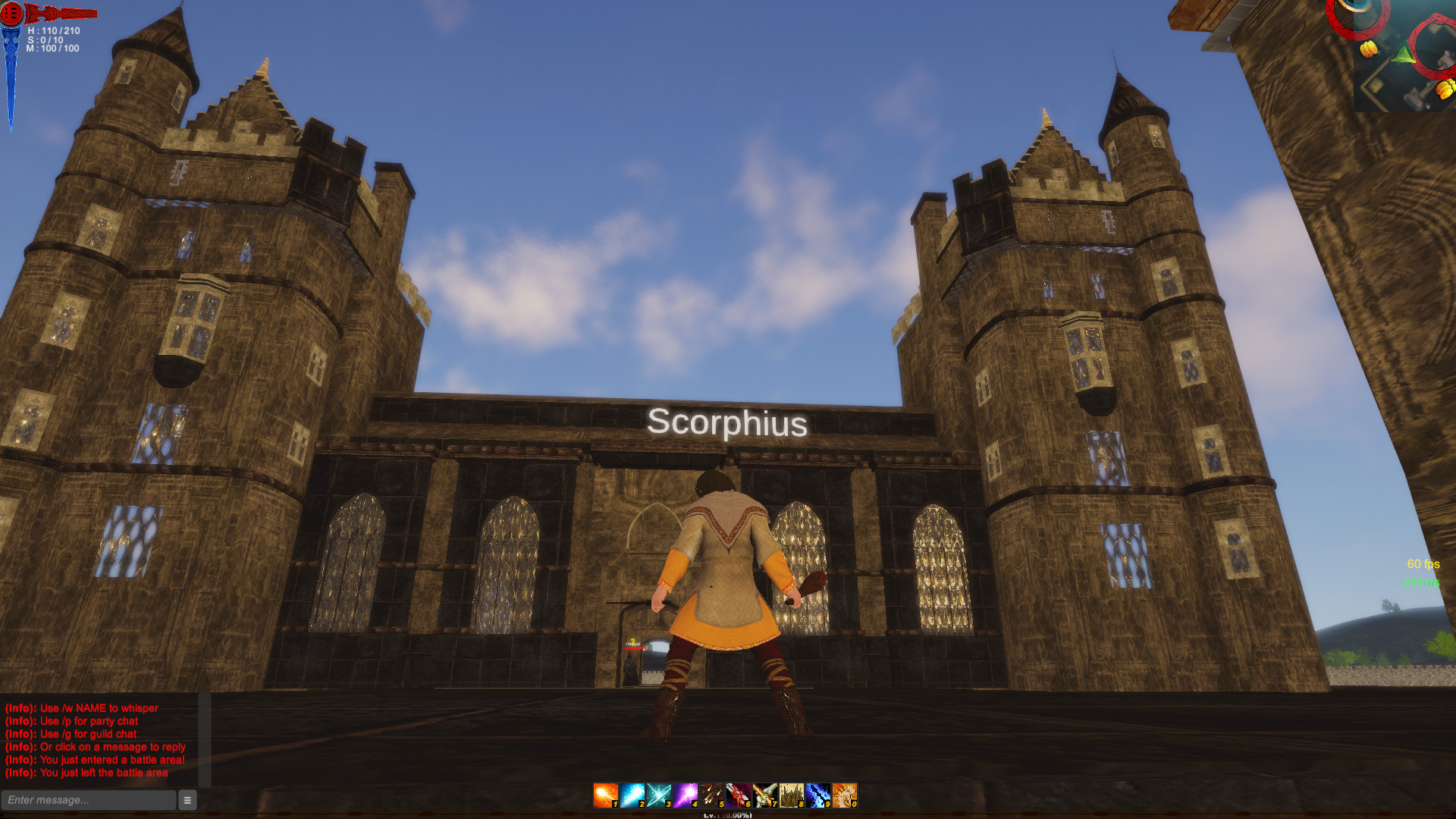
Task: Trigger the purple lightning skill in slot 4
Action: pos(686,796)
